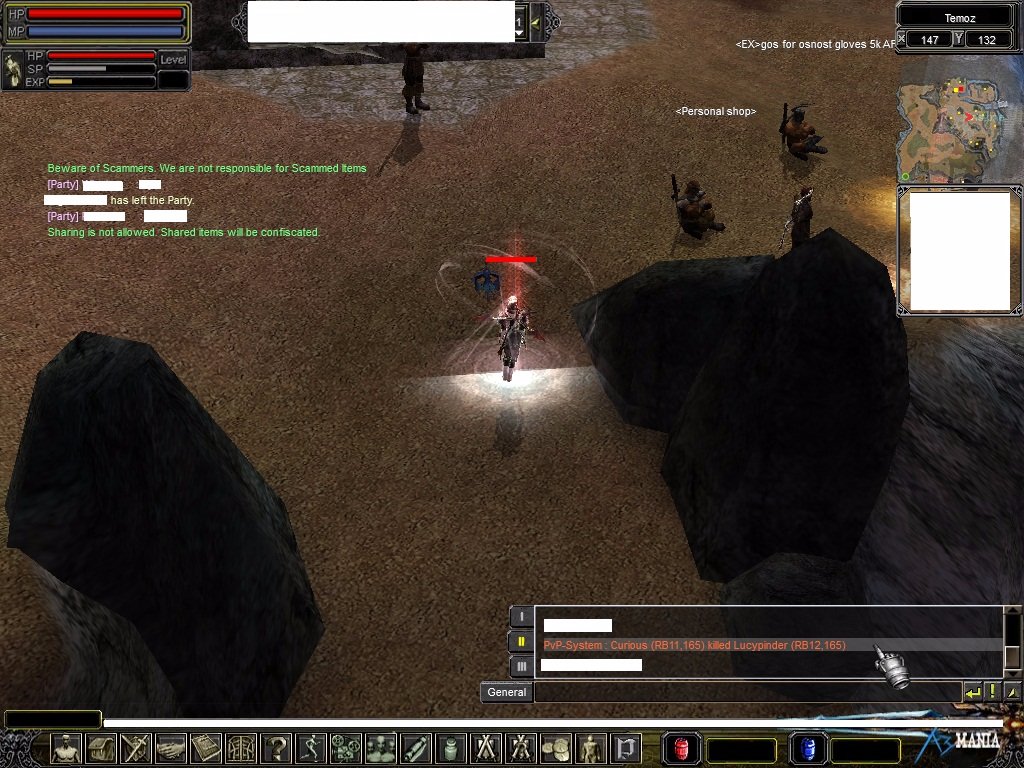Open the character info icon in toolbar
Viewport: 1024px width, 768px height.
[66, 748]
